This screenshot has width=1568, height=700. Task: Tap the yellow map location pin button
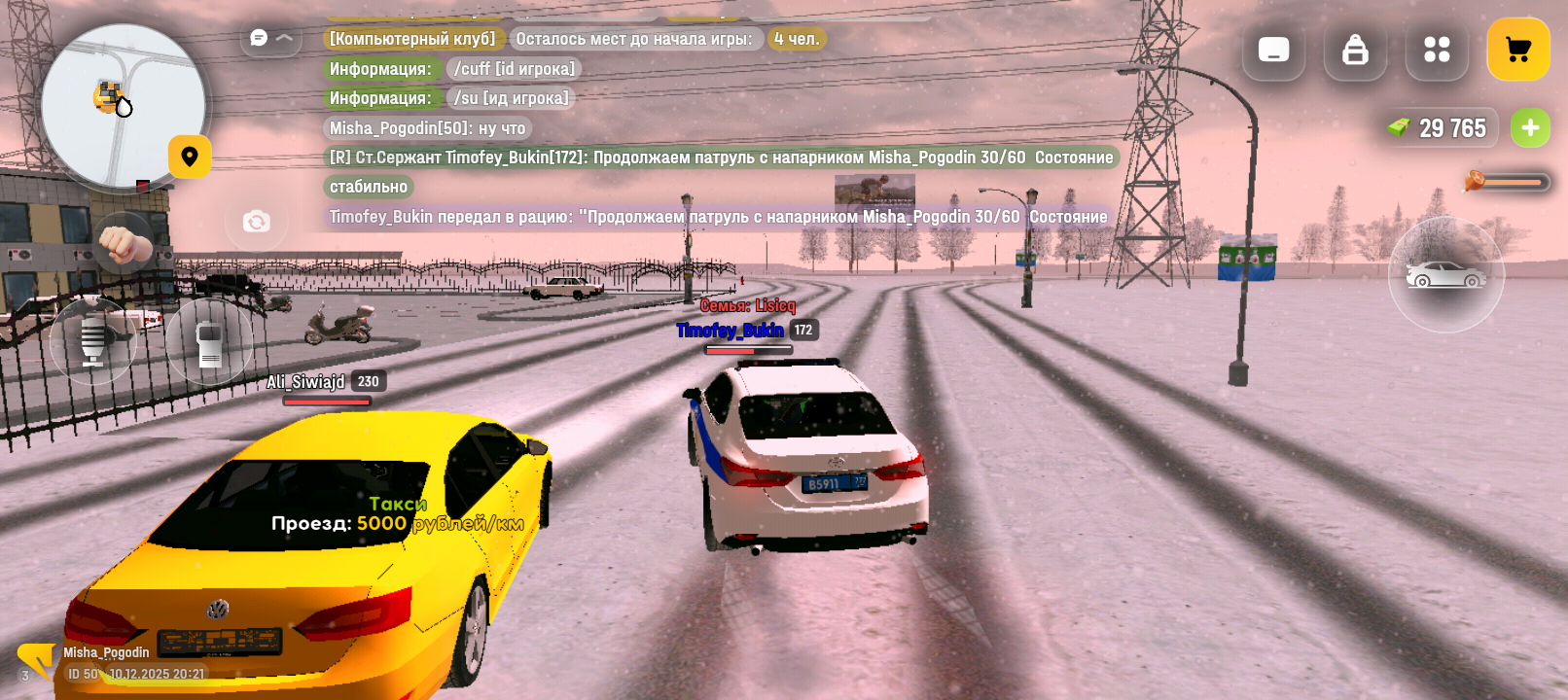point(190,157)
